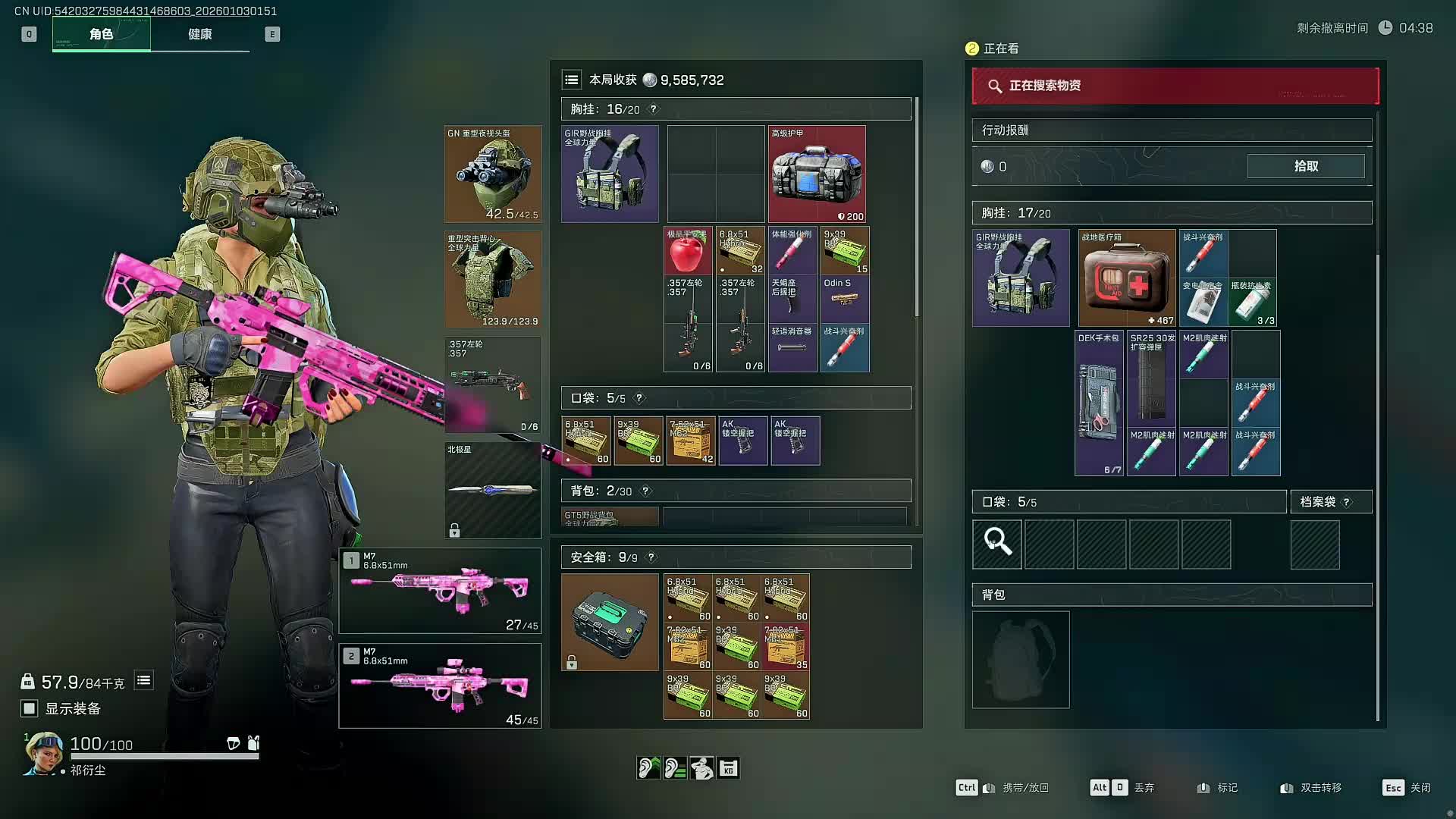The image size is (1456, 819).
Task: Click the Odin S item slot
Action: pos(844,299)
